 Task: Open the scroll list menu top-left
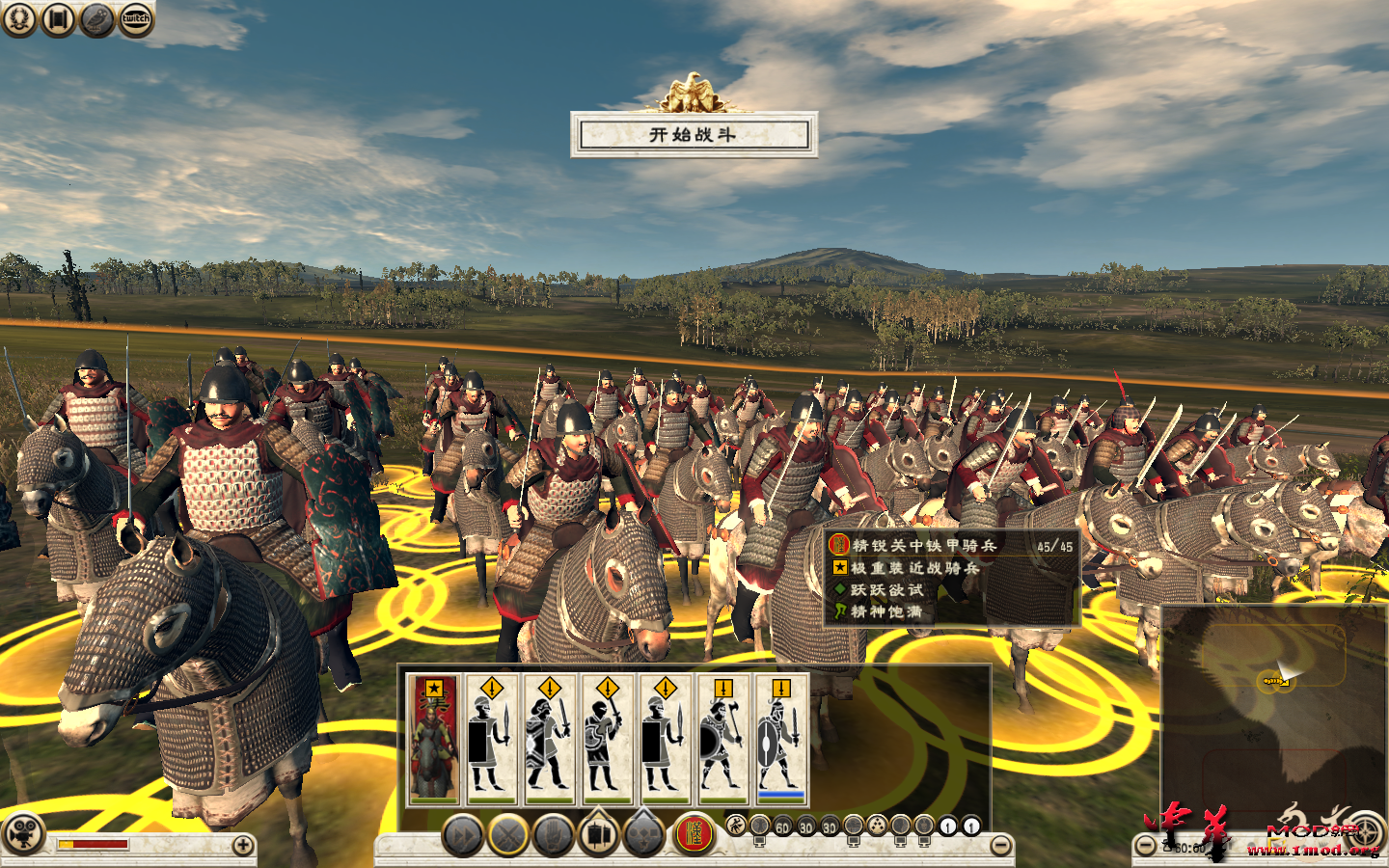(x=57, y=18)
